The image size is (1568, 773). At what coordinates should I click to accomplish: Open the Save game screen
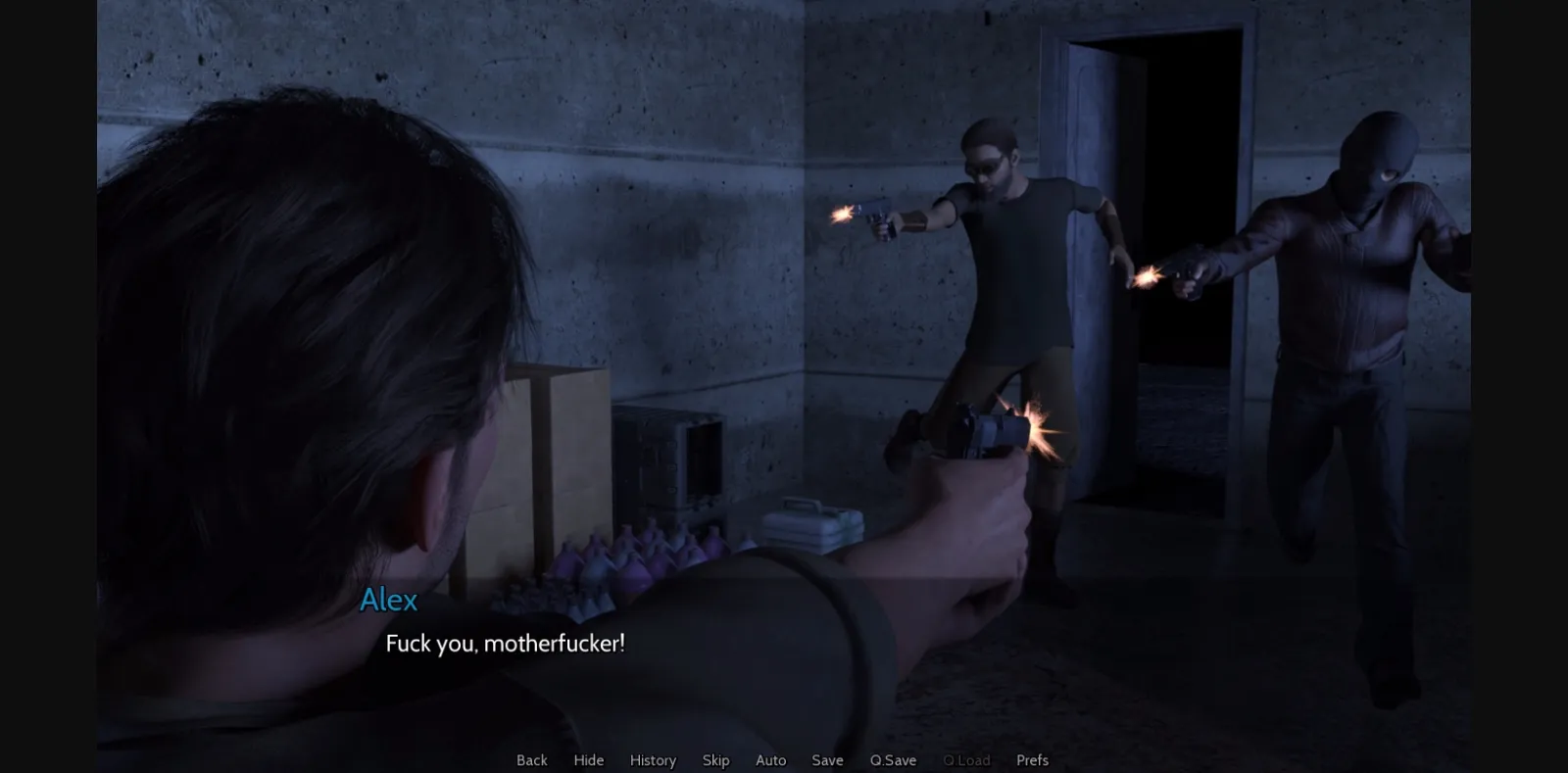[827, 760]
